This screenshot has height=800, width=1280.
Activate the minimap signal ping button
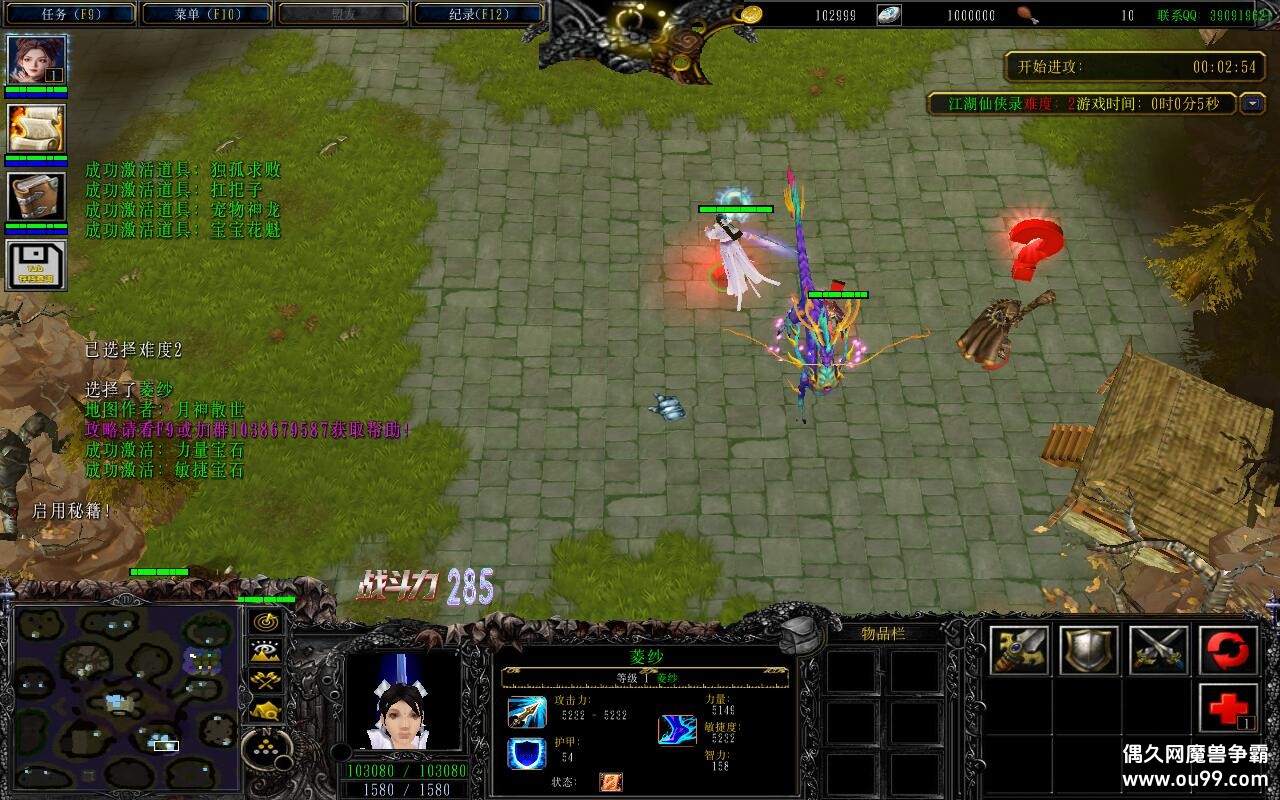coord(266,621)
